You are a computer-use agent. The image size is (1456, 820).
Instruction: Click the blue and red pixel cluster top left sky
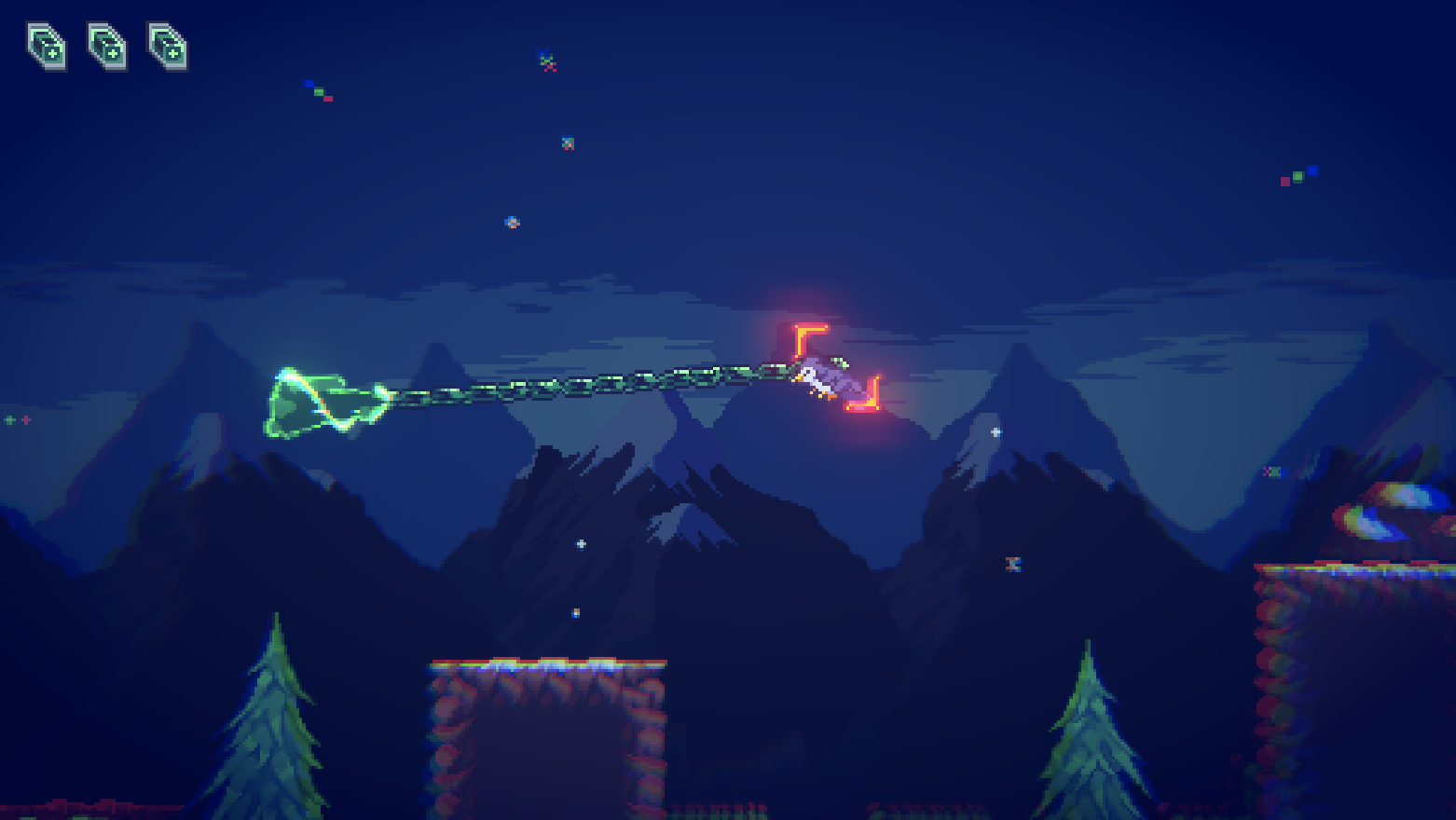tap(317, 91)
